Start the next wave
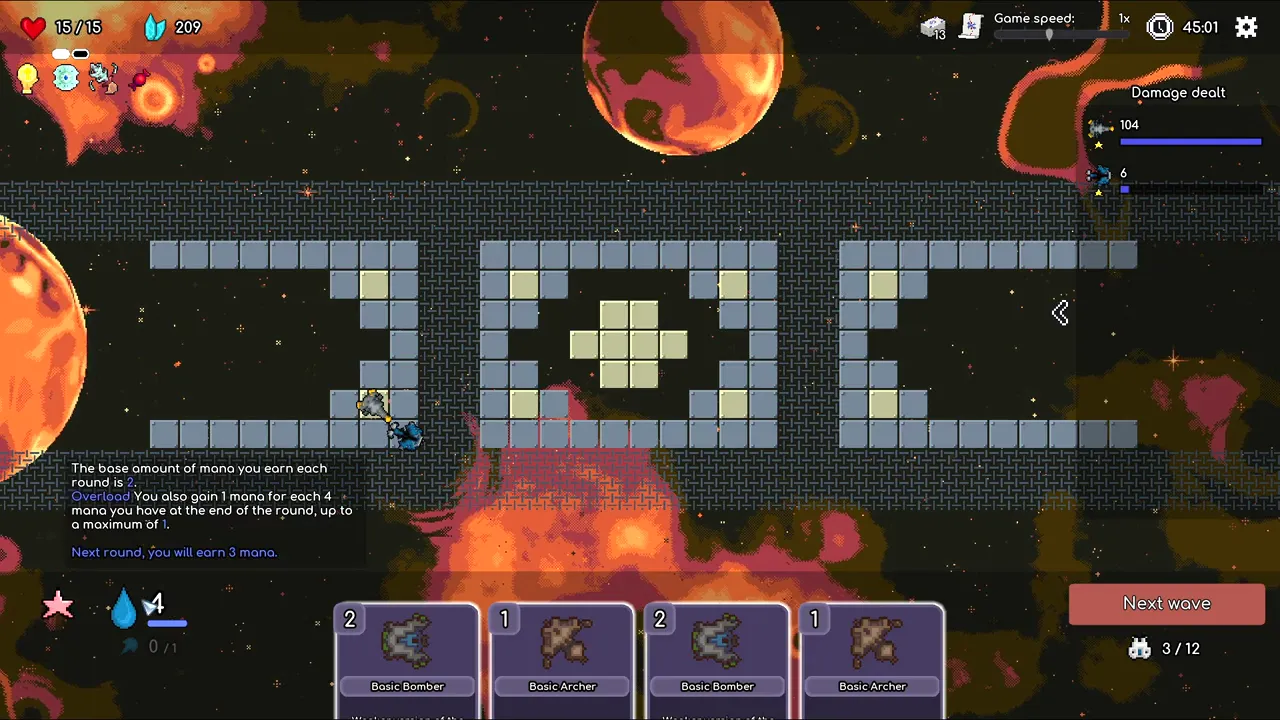The width and height of the screenshot is (1280, 720). click(x=1166, y=604)
